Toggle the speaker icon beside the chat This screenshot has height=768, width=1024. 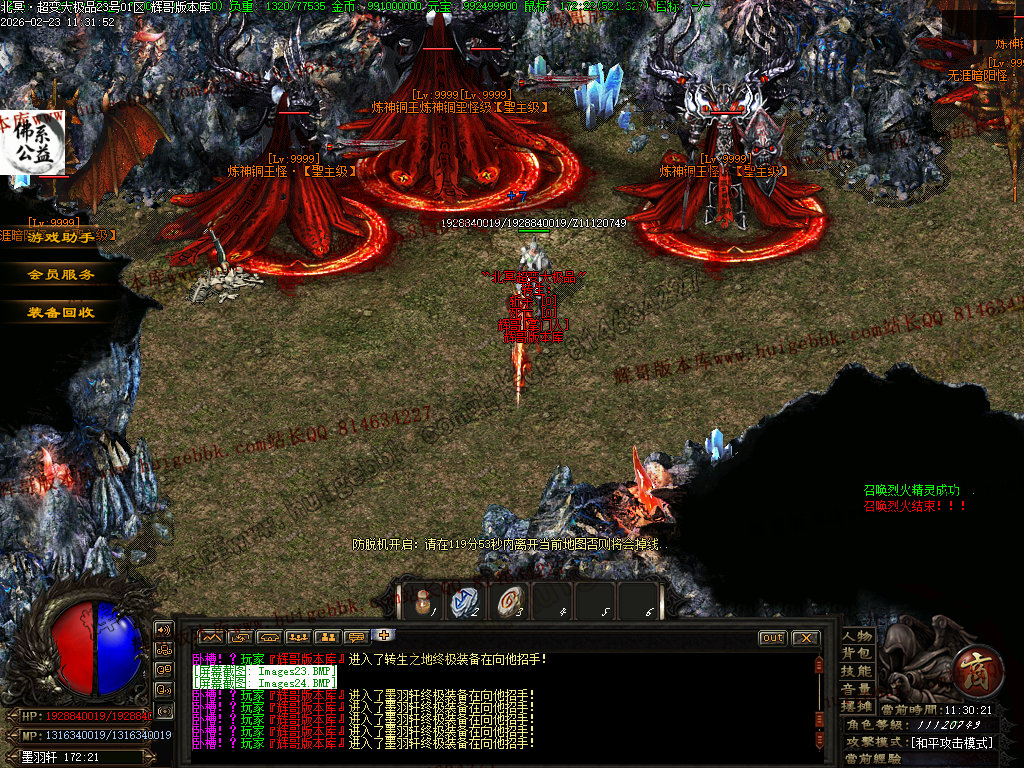(163, 629)
